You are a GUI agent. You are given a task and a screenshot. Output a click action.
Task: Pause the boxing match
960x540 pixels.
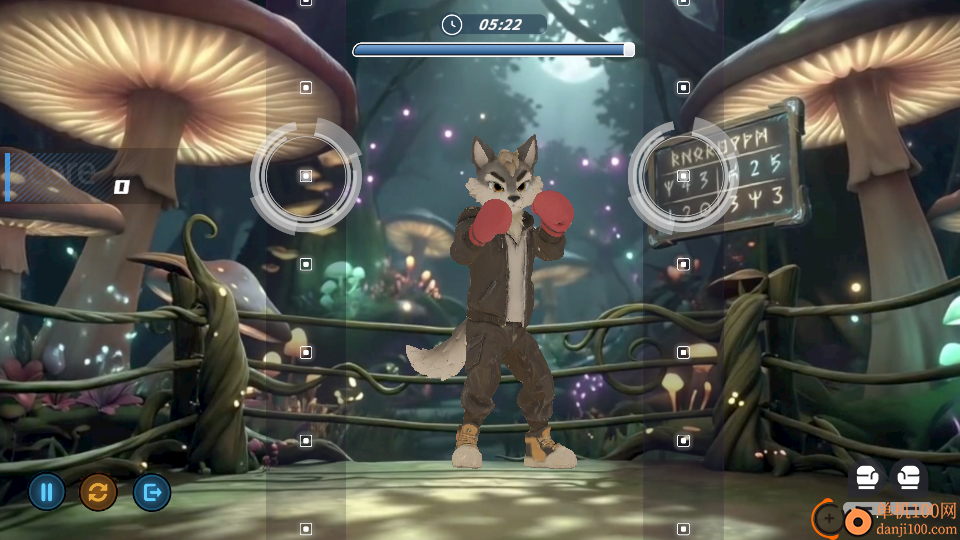pyautogui.click(x=47, y=492)
